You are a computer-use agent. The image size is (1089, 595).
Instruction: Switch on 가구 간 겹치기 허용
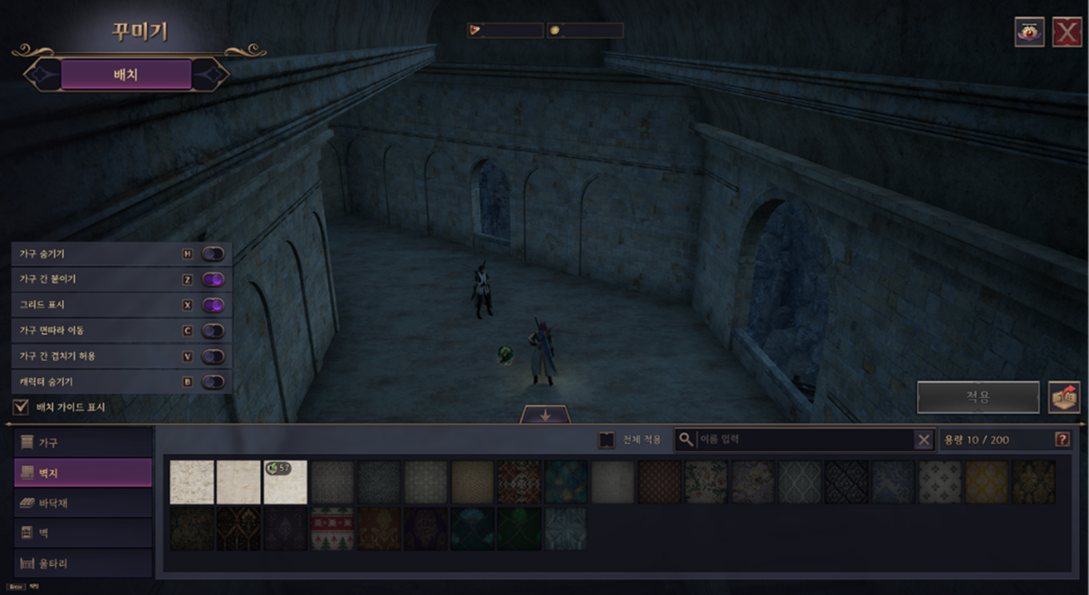click(x=213, y=356)
